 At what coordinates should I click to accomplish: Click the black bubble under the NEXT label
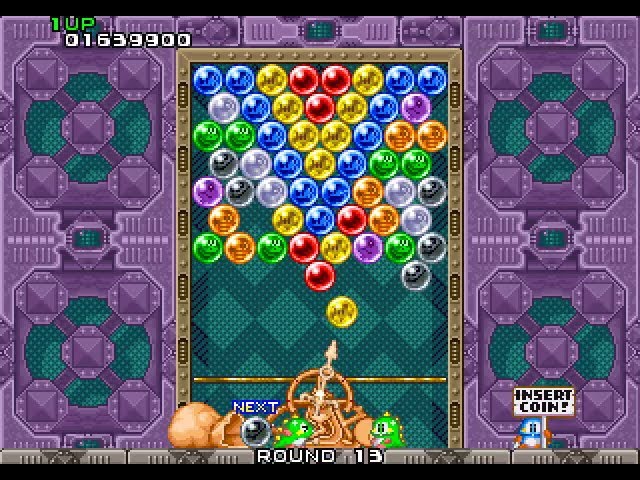point(255,431)
